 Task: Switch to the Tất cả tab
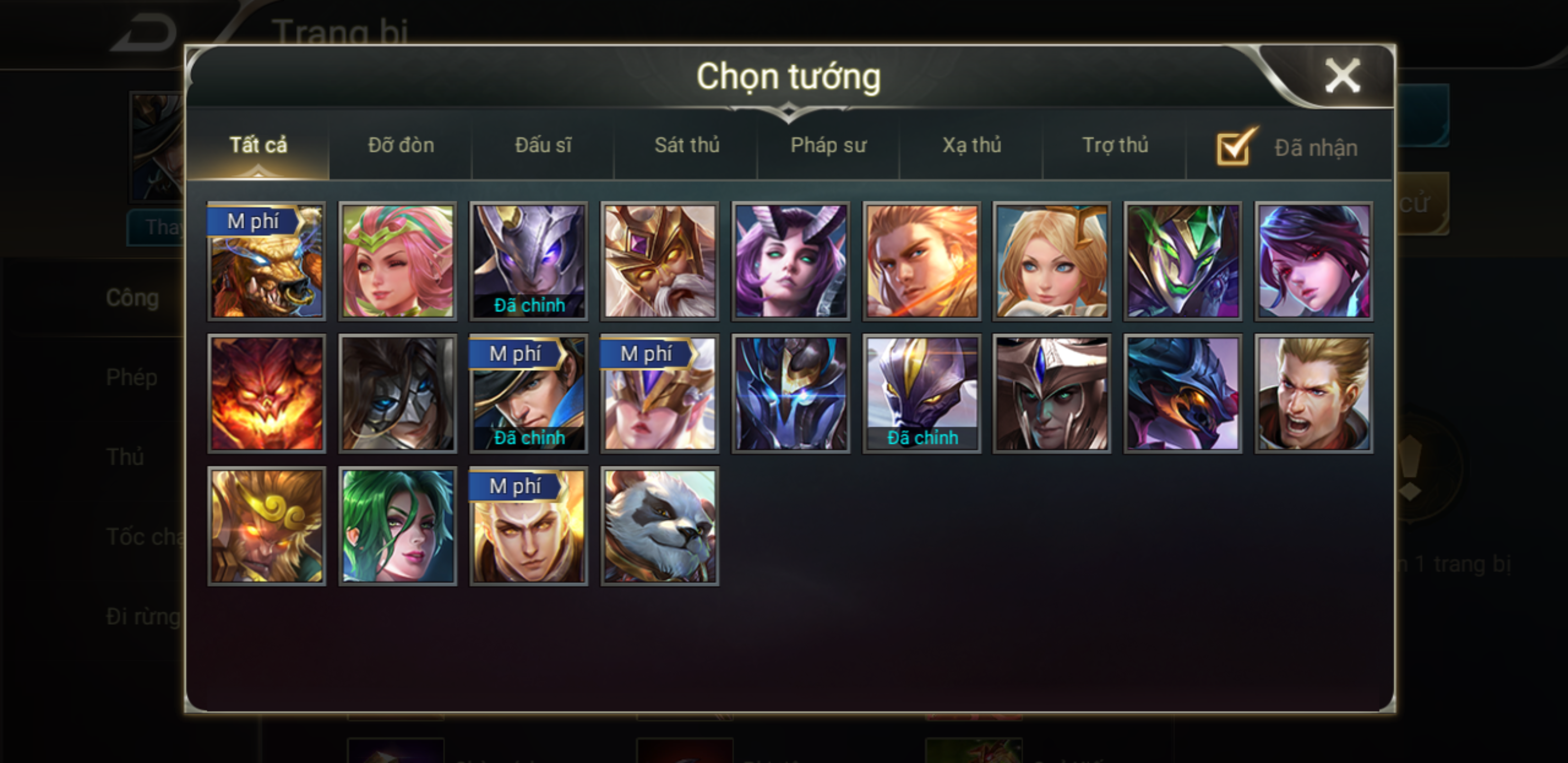258,146
